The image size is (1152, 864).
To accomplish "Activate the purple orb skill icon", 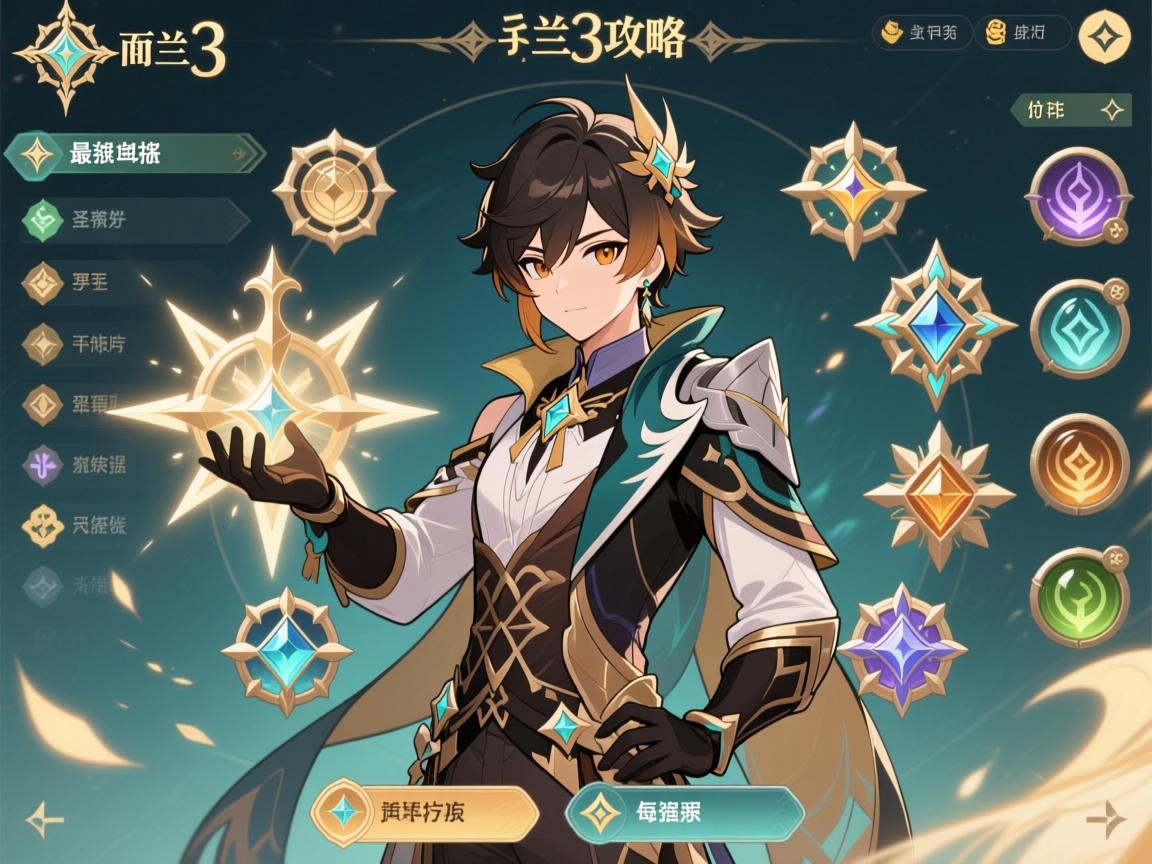I will [x=1078, y=197].
